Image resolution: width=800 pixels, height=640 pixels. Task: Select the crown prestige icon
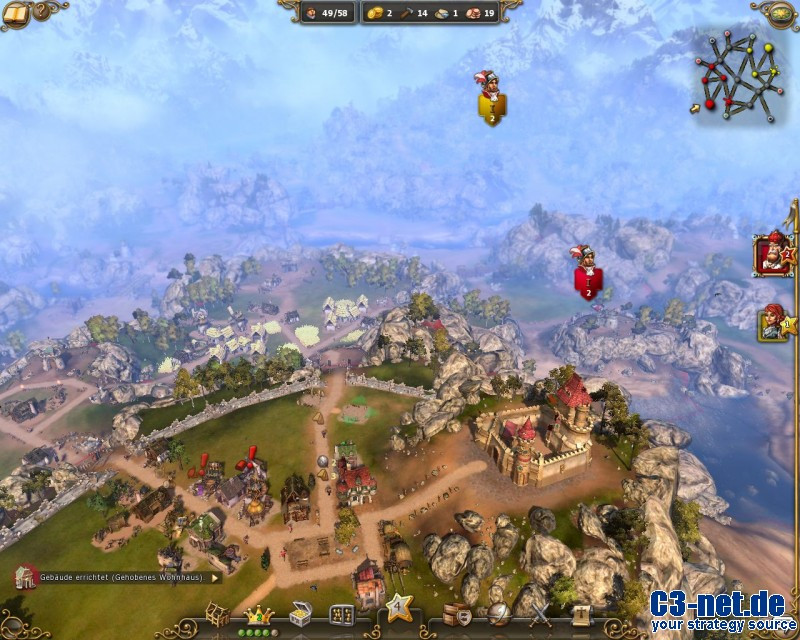(x=258, y=613)
